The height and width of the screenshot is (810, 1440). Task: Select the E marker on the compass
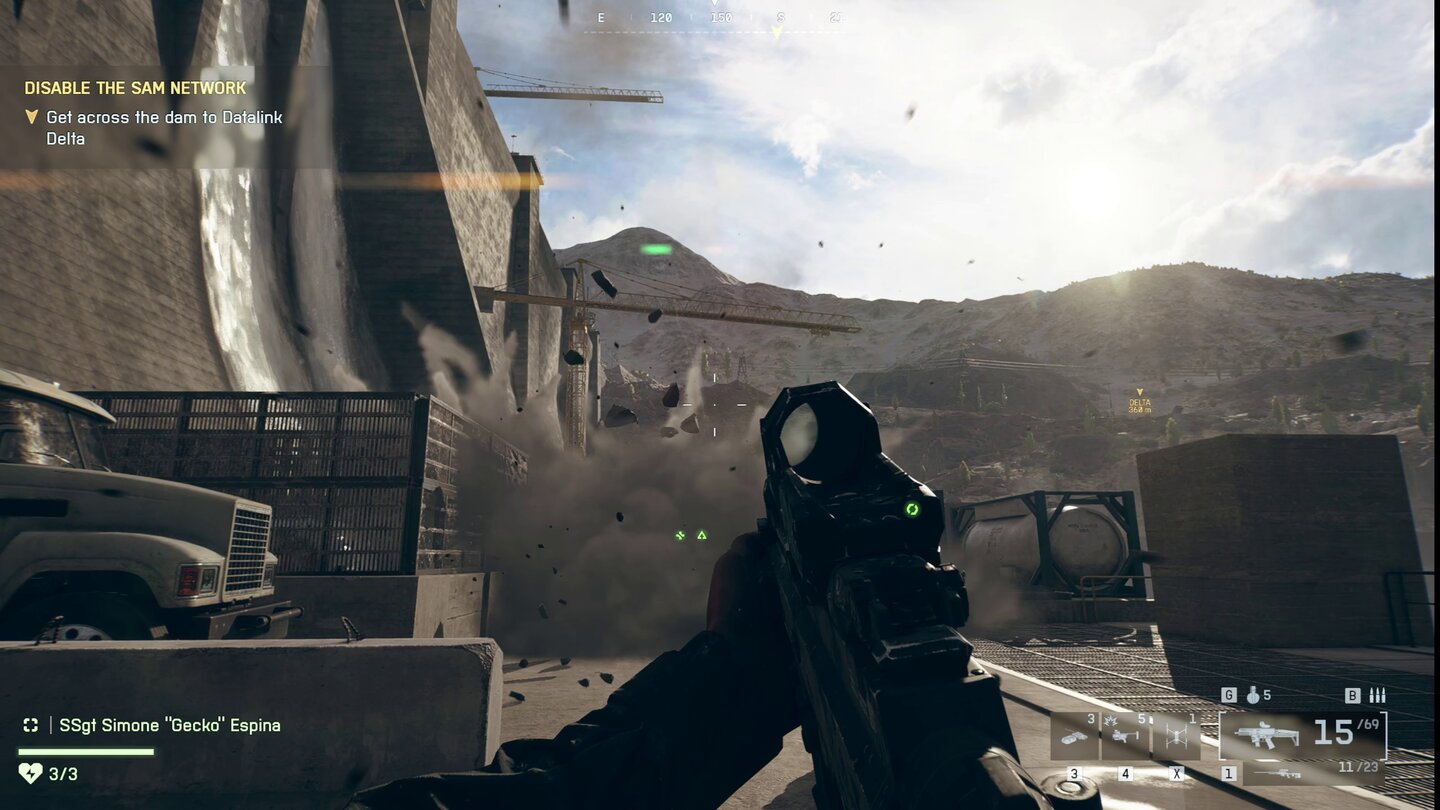pyautogui.click(x=601, y=17)
